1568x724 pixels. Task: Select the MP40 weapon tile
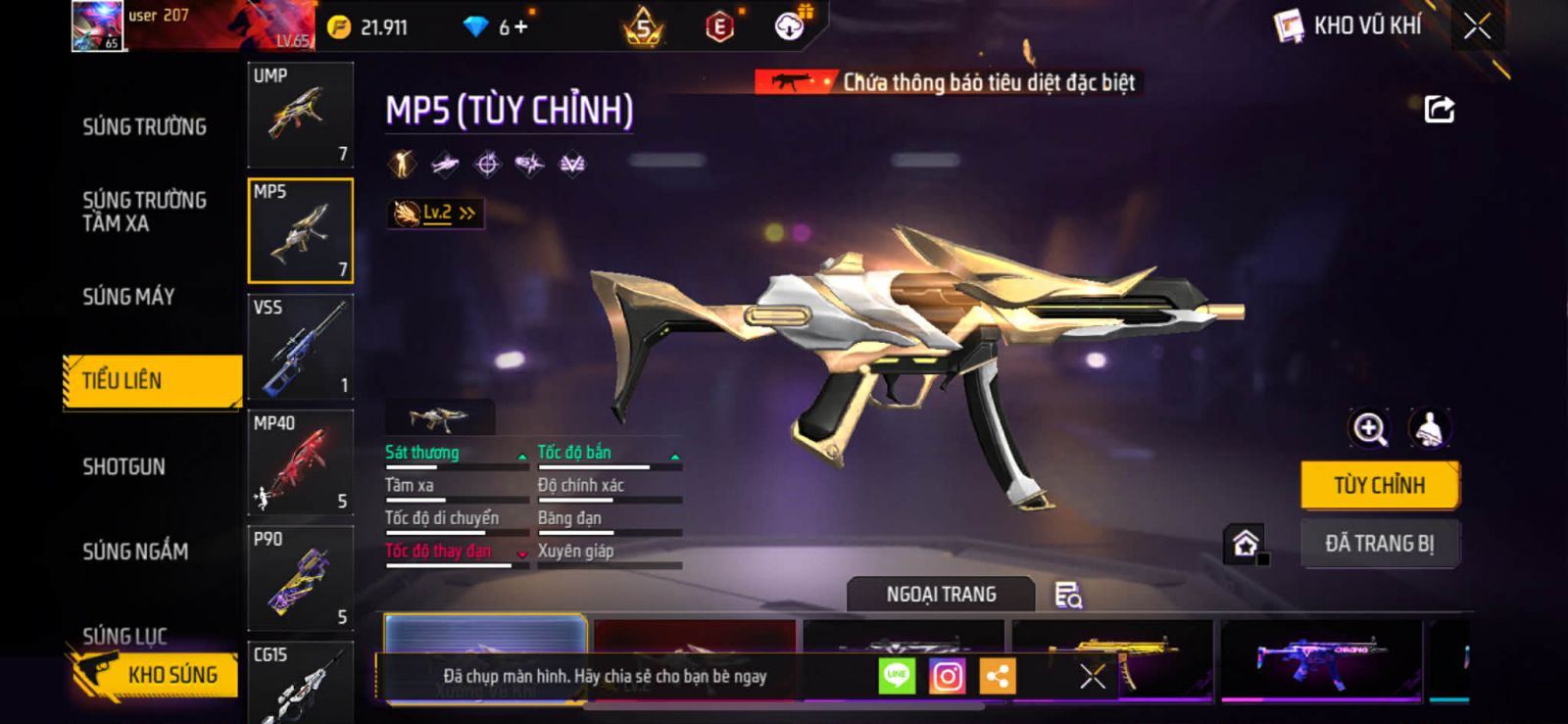click(300, 462)
